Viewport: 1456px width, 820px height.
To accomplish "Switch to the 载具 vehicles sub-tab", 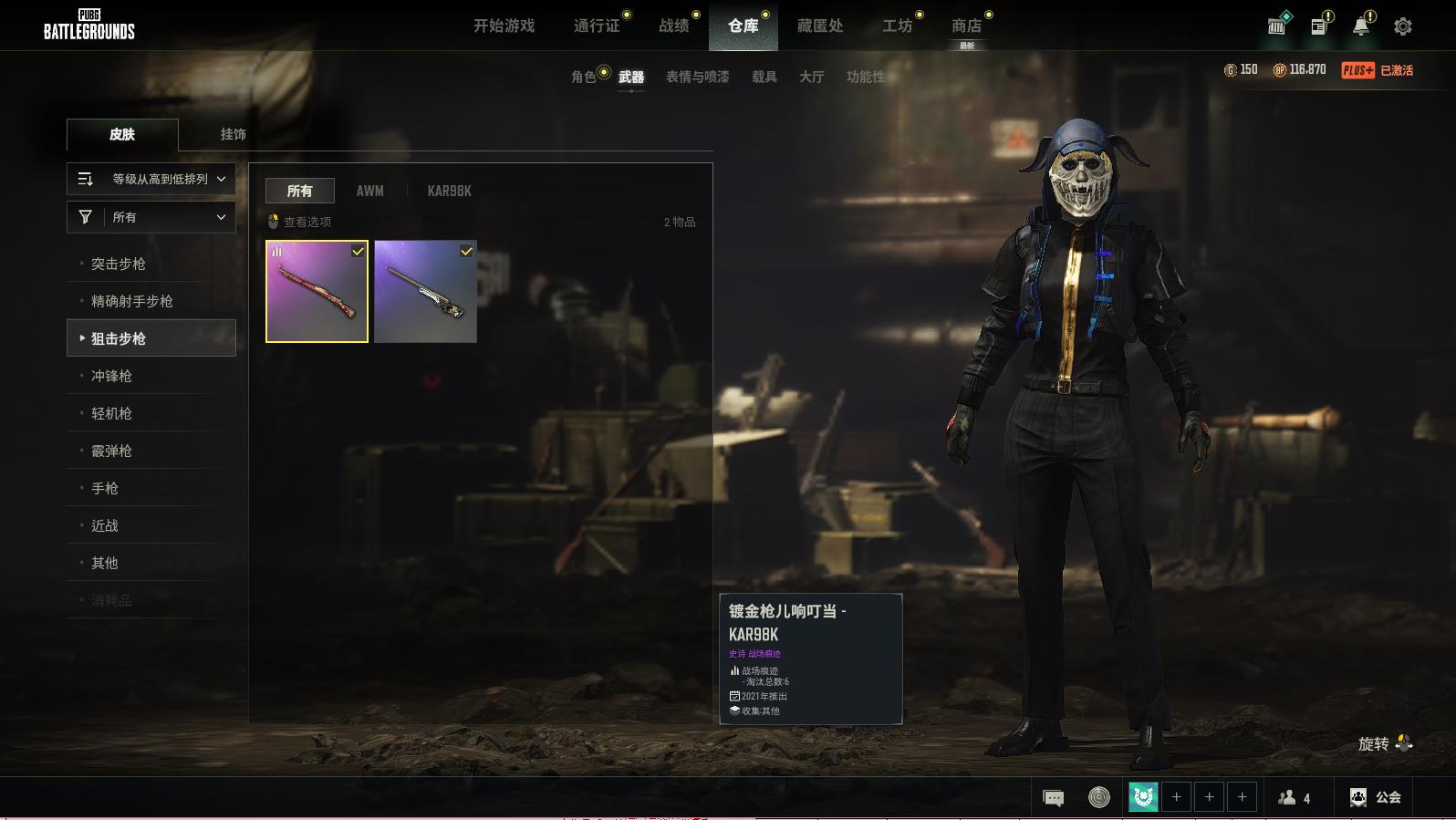I will [764, 77].
